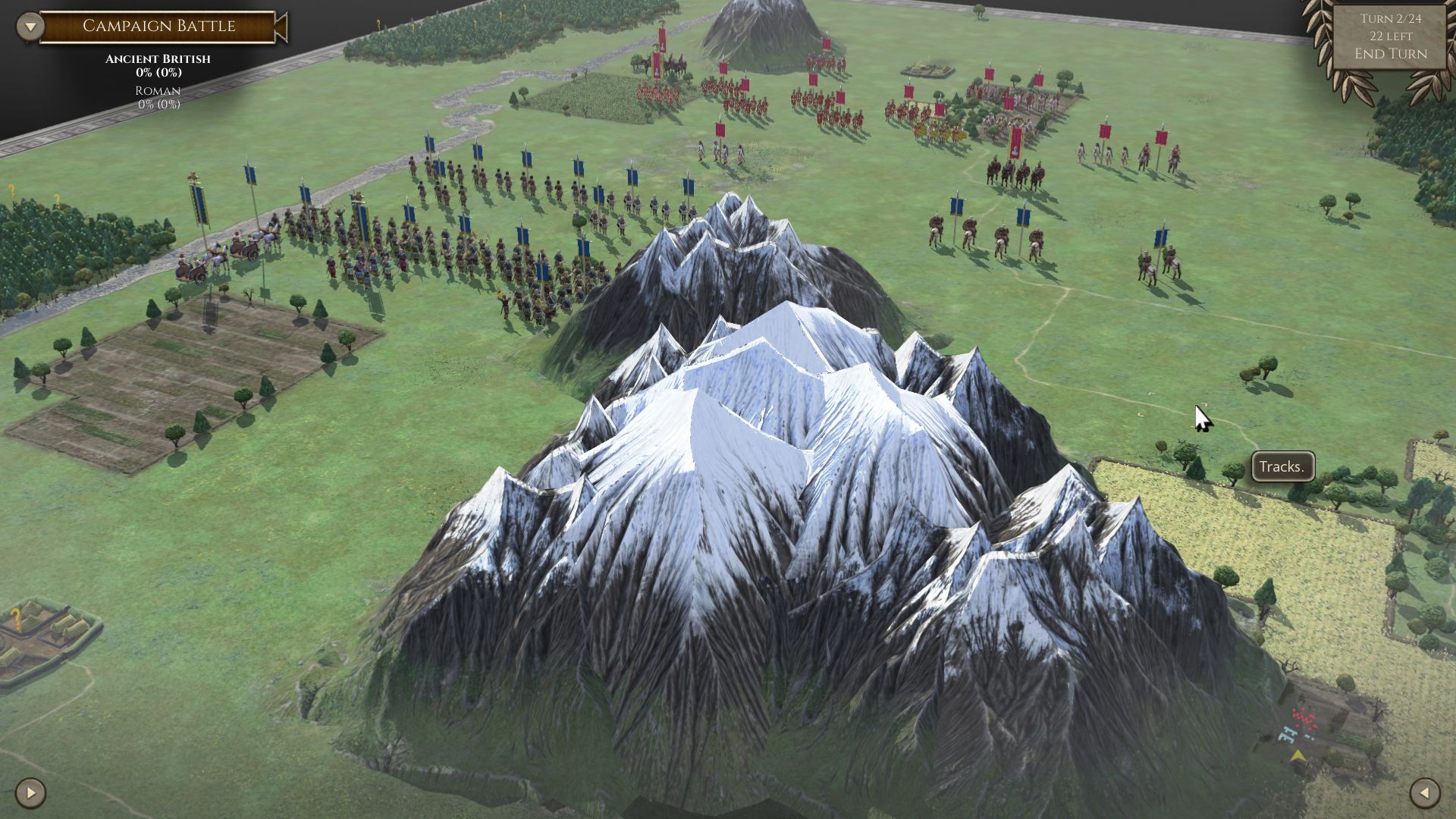Collapse the Campaign Battle panel with its arrow
The image size is (1456, 819).
pos(29,25)
